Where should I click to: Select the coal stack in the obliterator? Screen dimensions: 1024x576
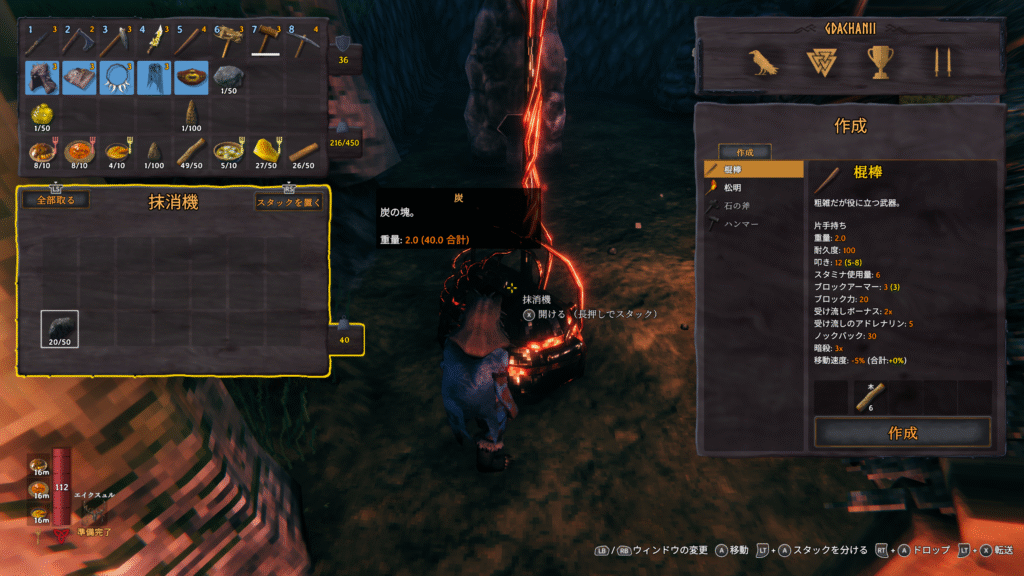(60, 329)
